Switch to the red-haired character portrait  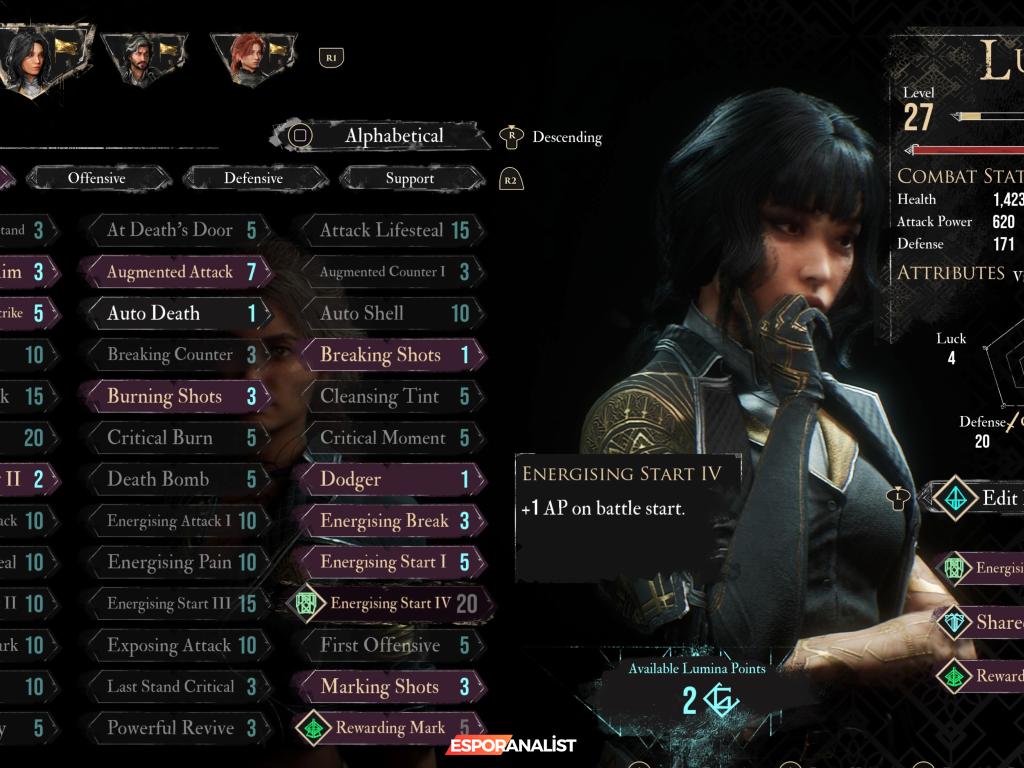(x=250, y=58)
